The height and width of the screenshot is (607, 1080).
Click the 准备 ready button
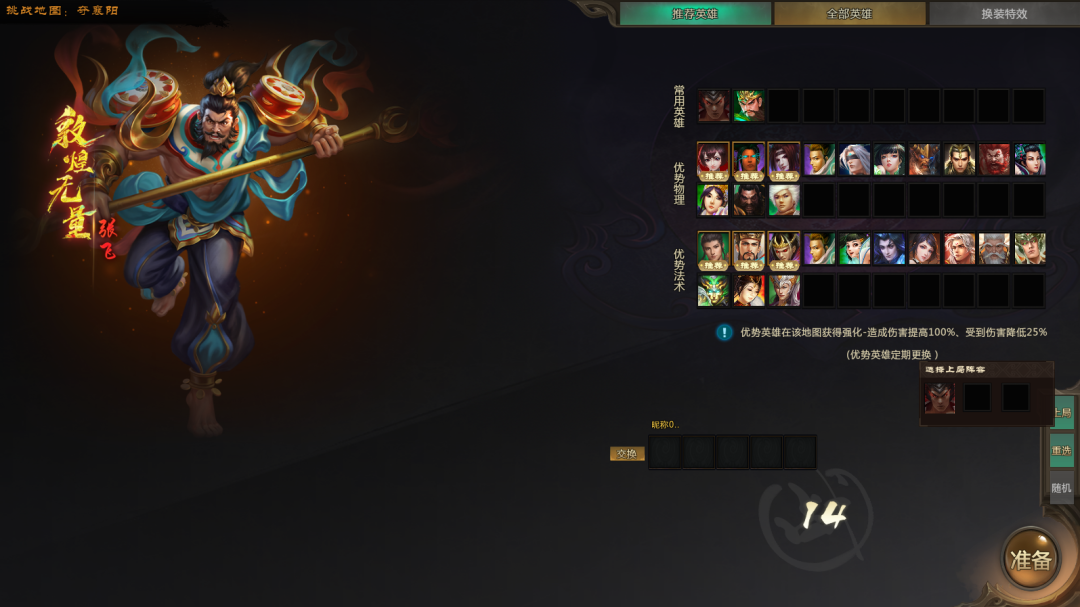tap(1030, 559)
